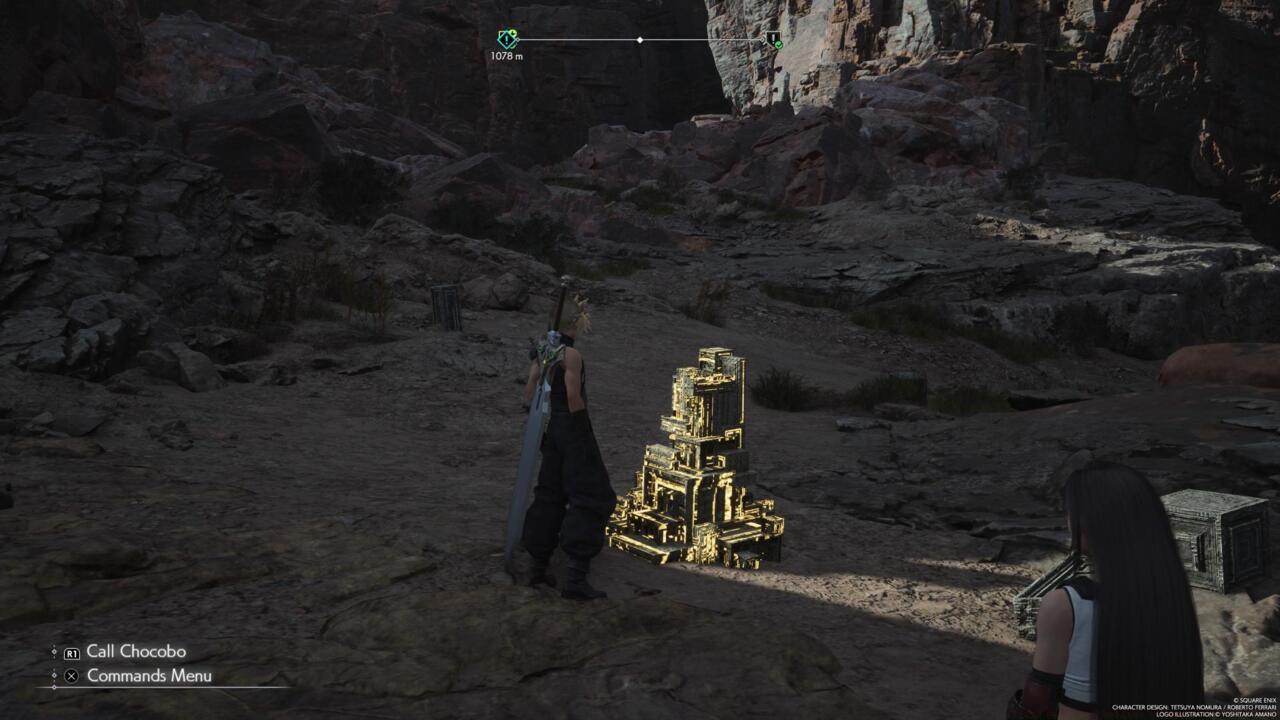
Task: Click the white diamond waypoint on the compass line
Action: click(640, 39)
